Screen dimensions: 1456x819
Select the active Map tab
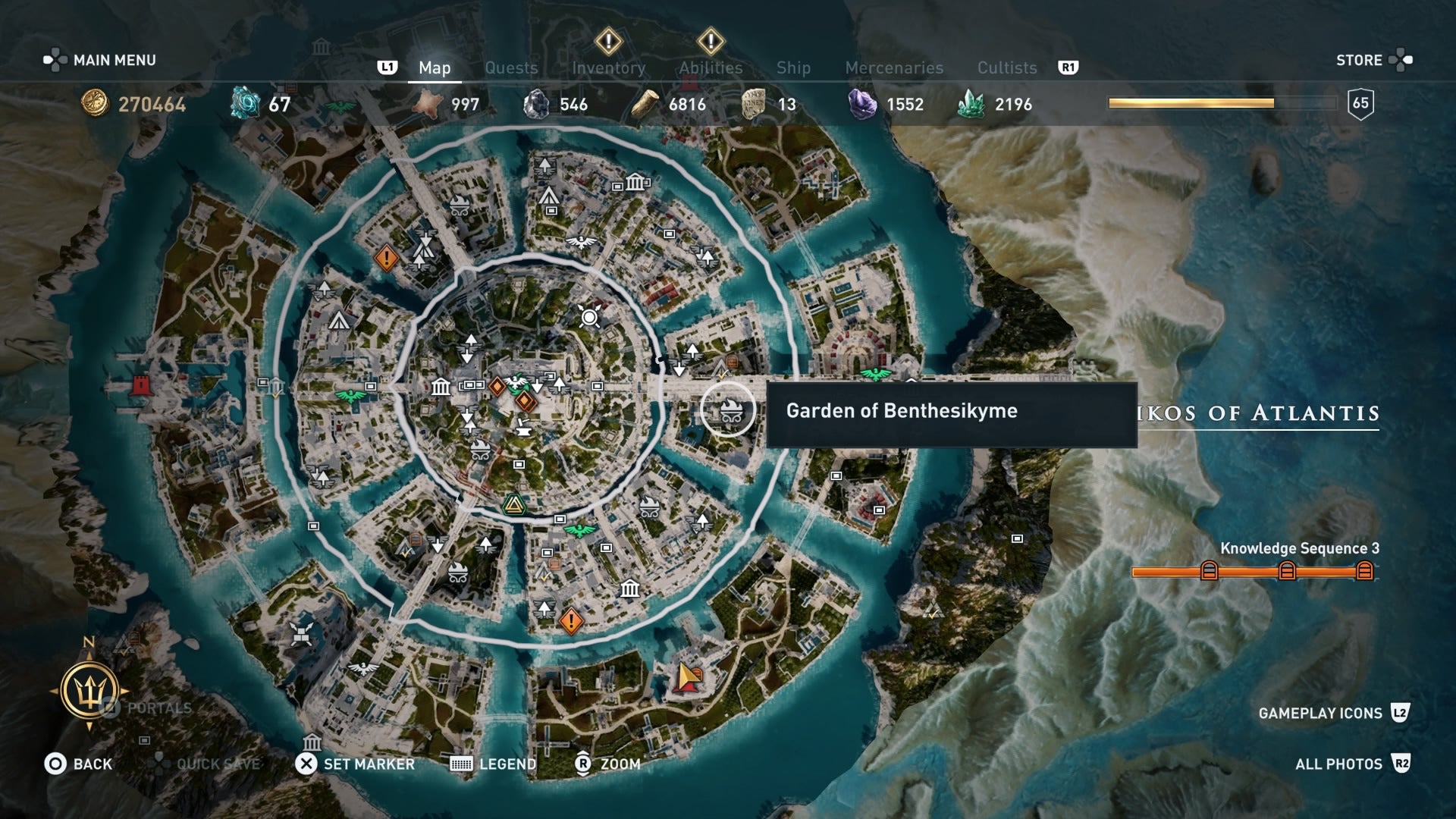pos(435,67)
